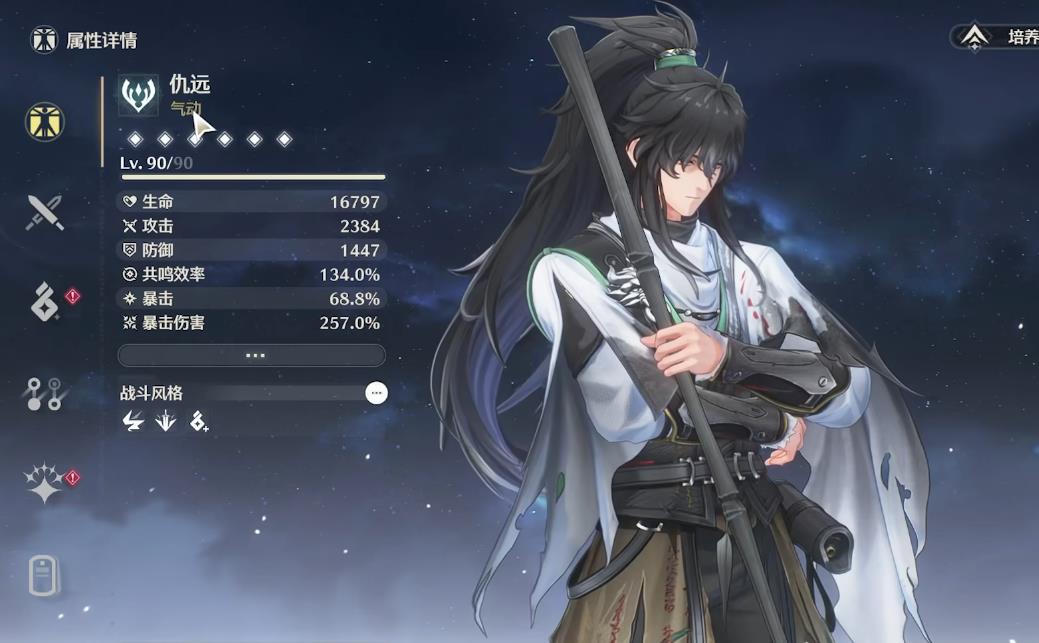View the 暴击伤害 crit damage row
This screenshot has width=1039, height=643.
251,323
